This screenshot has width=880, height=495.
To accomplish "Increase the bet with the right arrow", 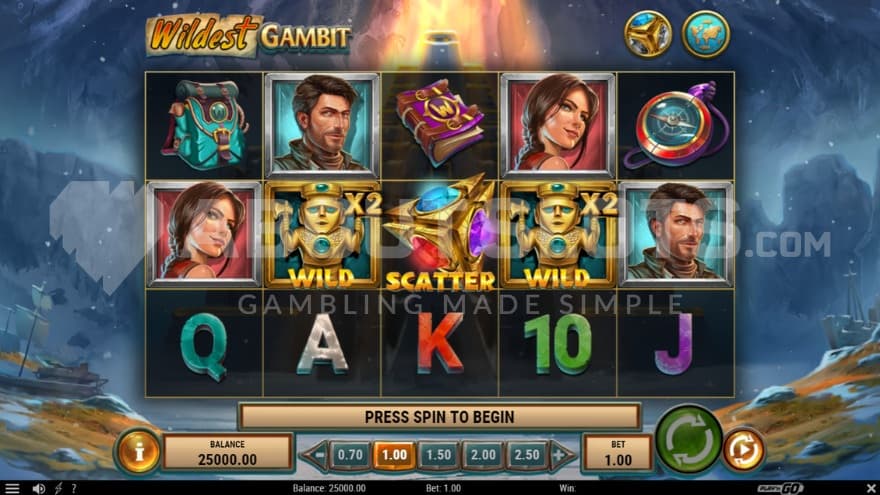I will click(x=562, y=455).
